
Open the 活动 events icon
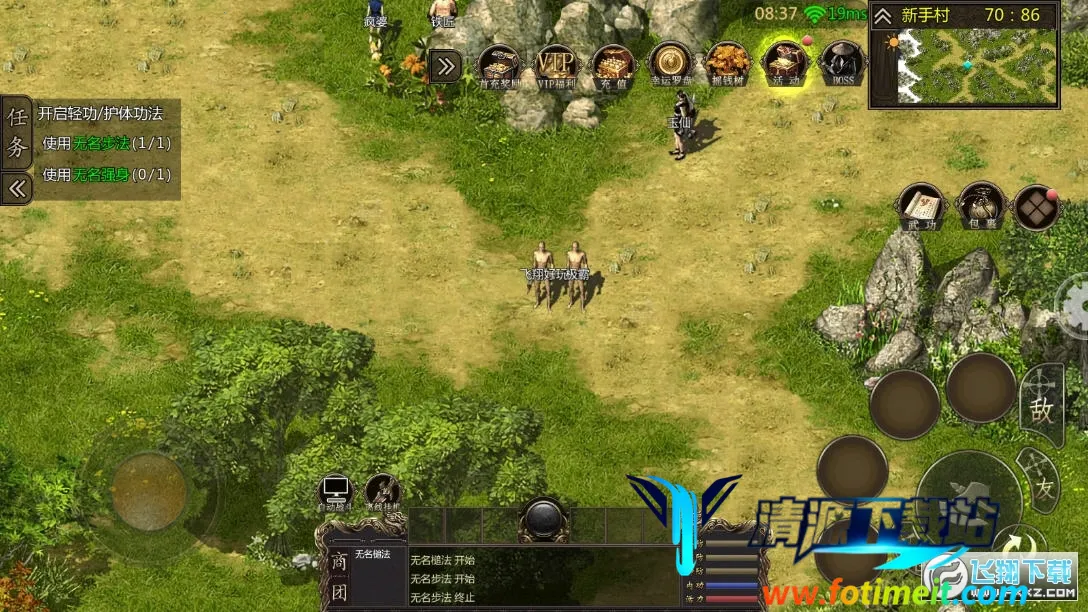pos(782,65)
